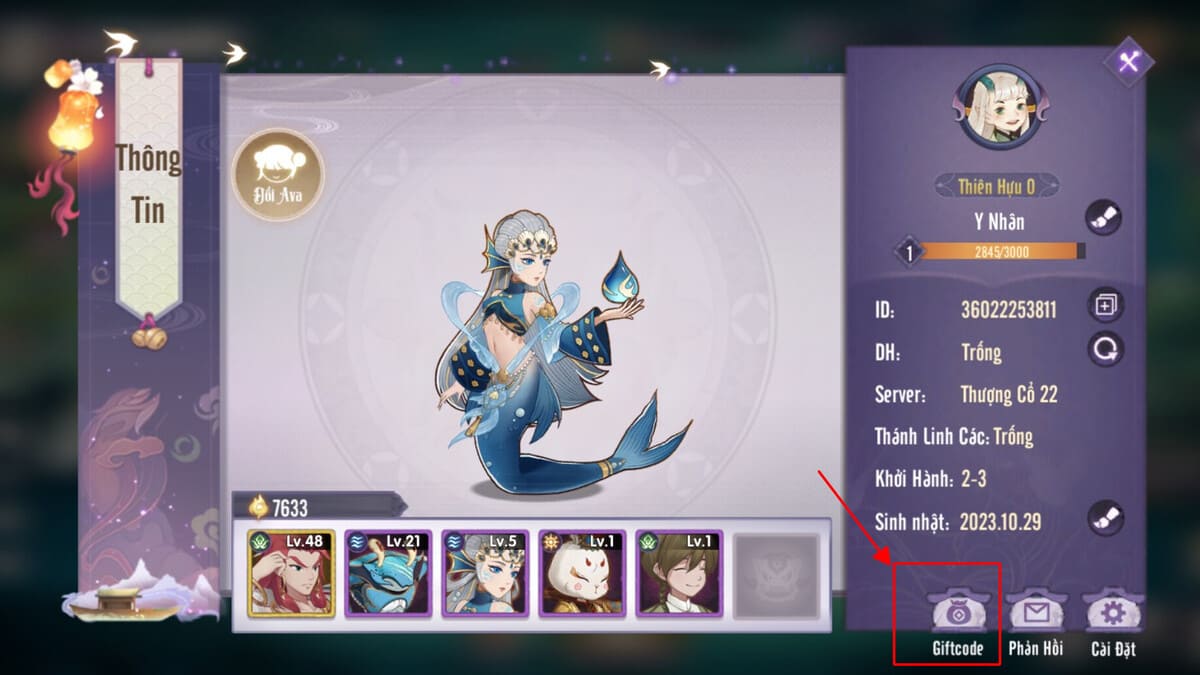Select the Lv.1 white fox hero
The image size is (1200, 675).
(x=582, y=573)
